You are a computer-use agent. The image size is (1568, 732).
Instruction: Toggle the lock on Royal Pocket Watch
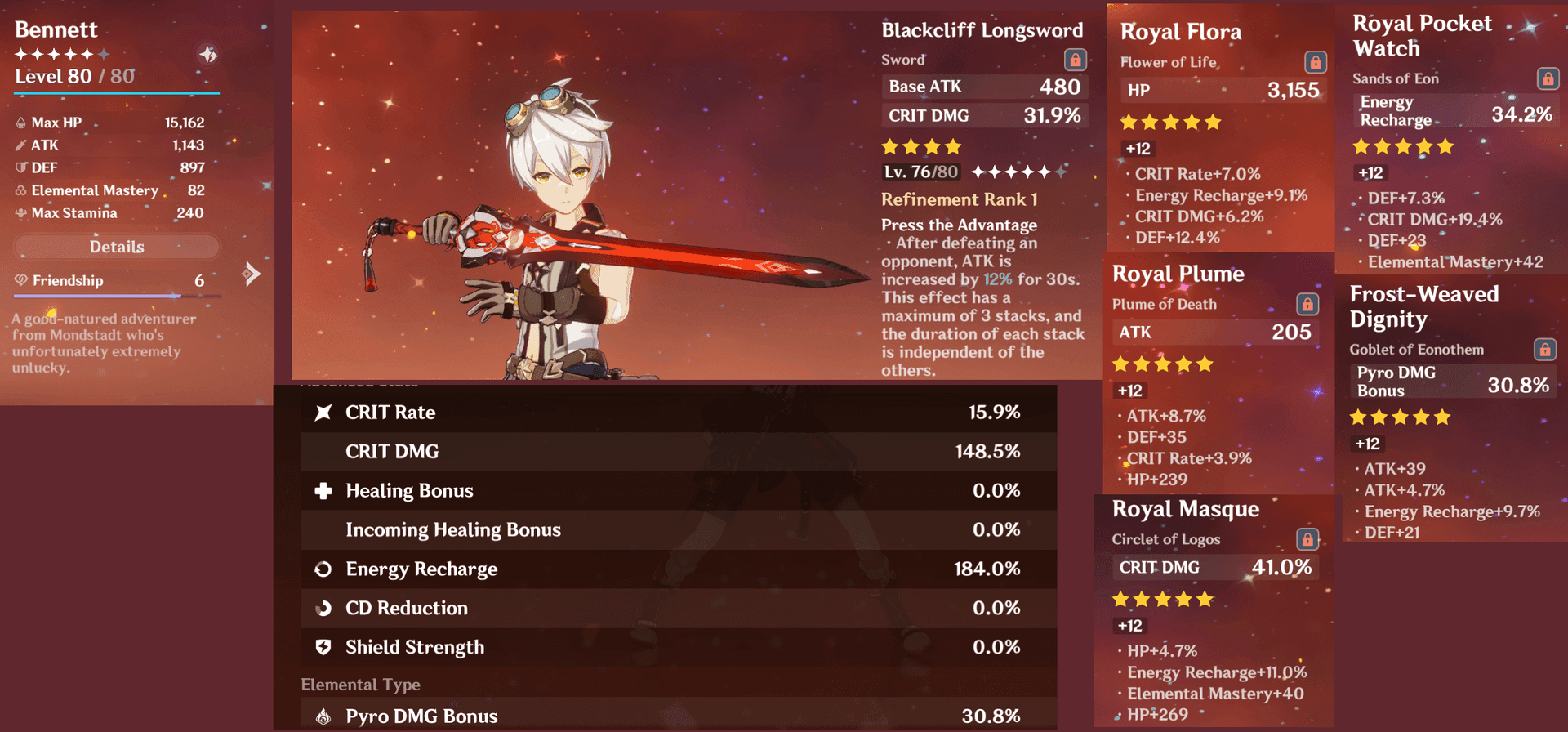tap(1547, 78)
